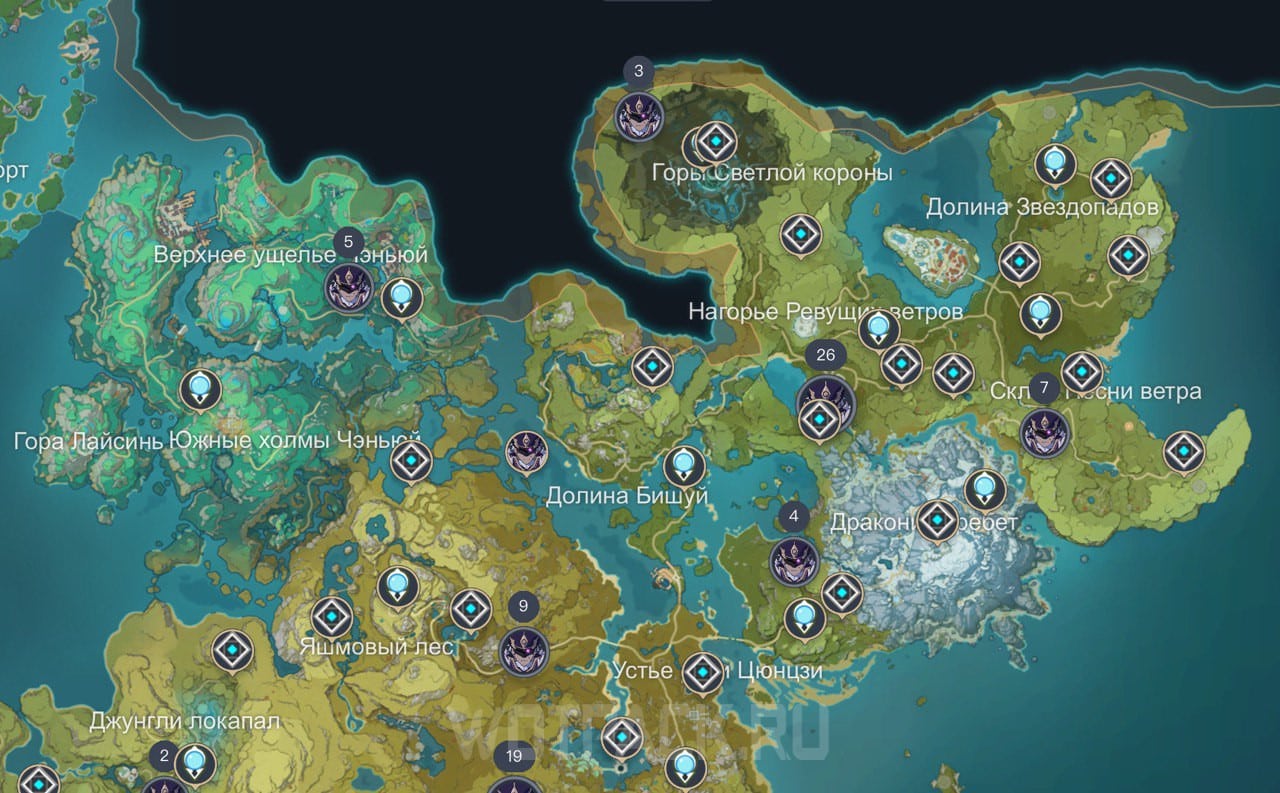Choose the enemy marker numbered 9
The height and width of the screenshot is (793, 1280).
click(524, 651)
